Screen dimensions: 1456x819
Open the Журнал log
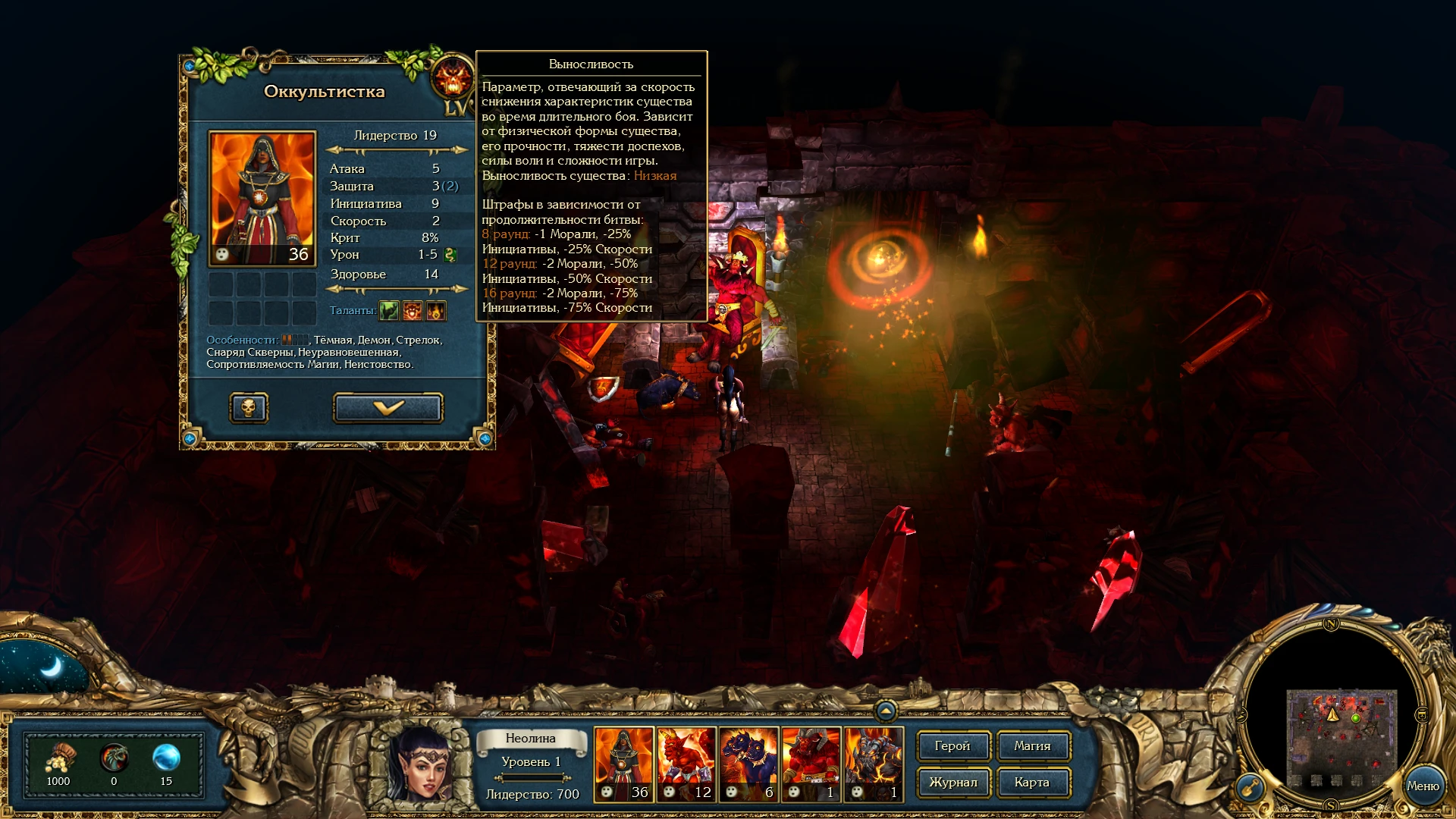click(x=952, y=783)
